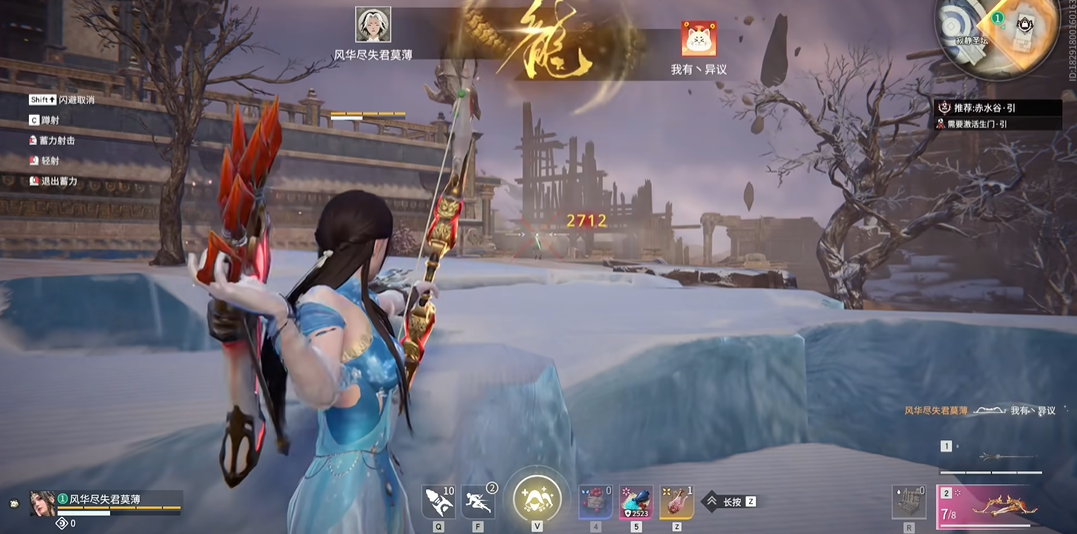This screenshot has height=534, width=1077.
Task: Trigger the golden V ultimate ability
Action: point(537,498)
